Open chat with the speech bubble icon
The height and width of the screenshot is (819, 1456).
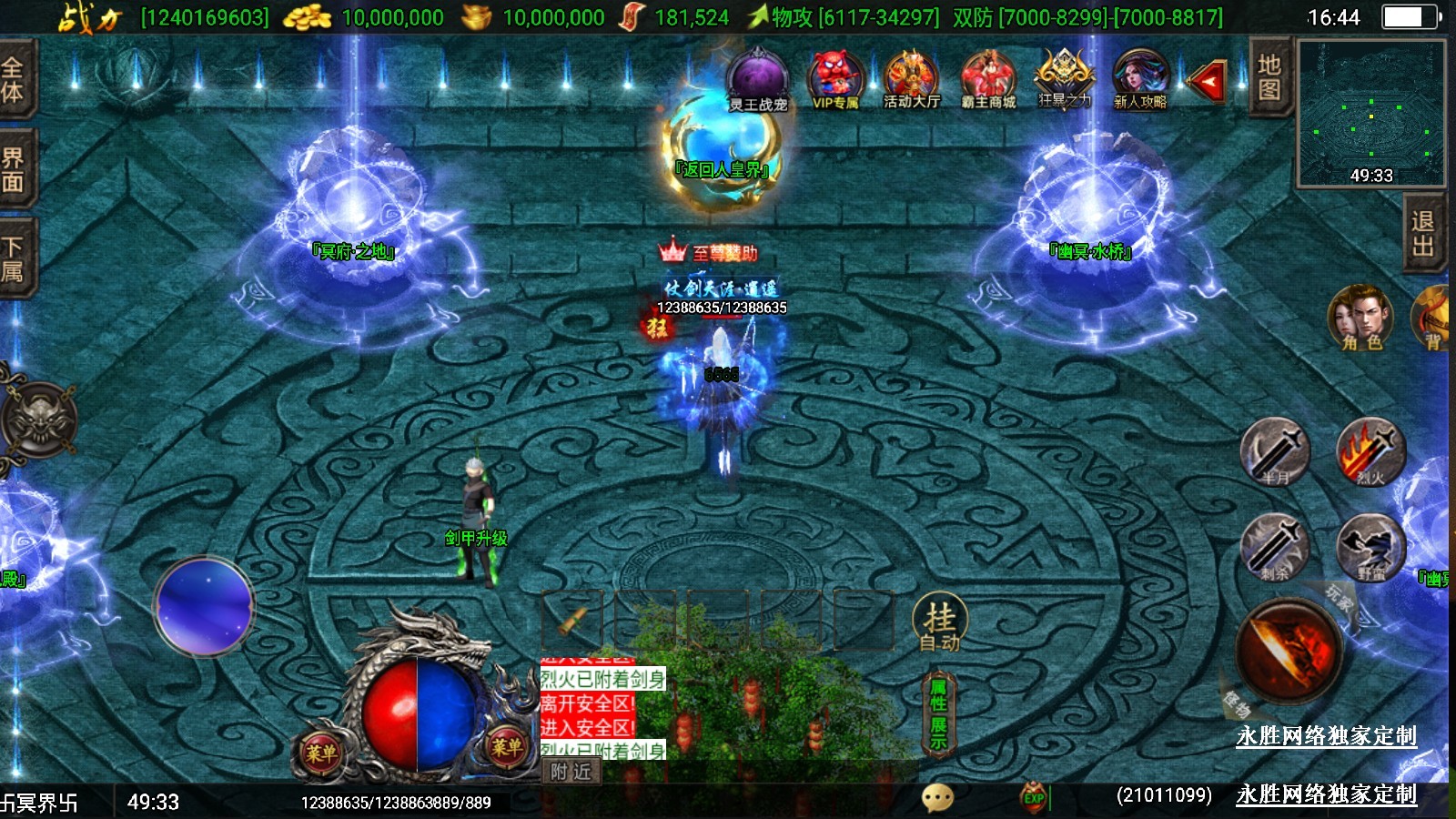(x=937, y=798)
